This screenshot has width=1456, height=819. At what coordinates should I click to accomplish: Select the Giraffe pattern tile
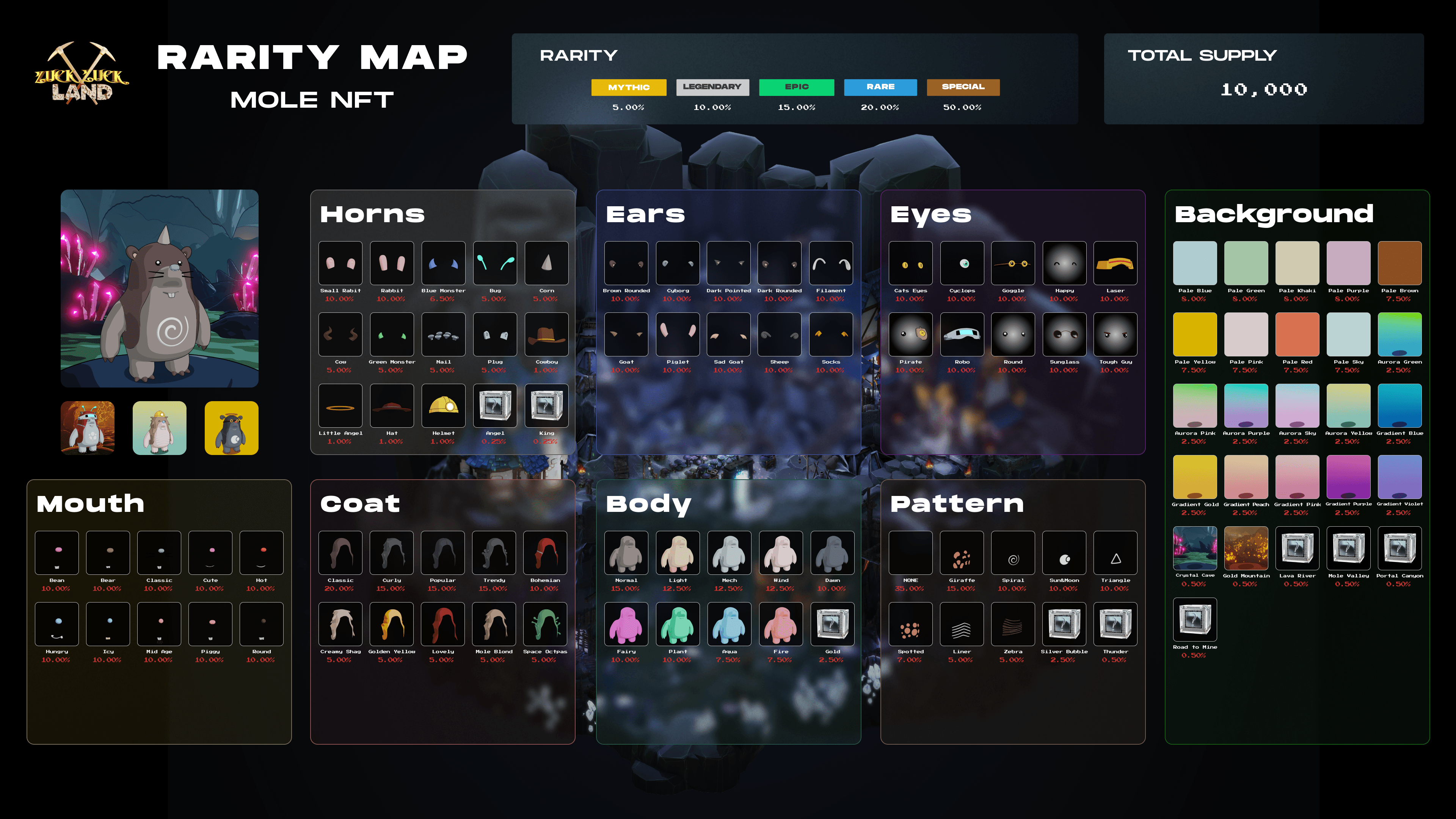pos(962,553)
